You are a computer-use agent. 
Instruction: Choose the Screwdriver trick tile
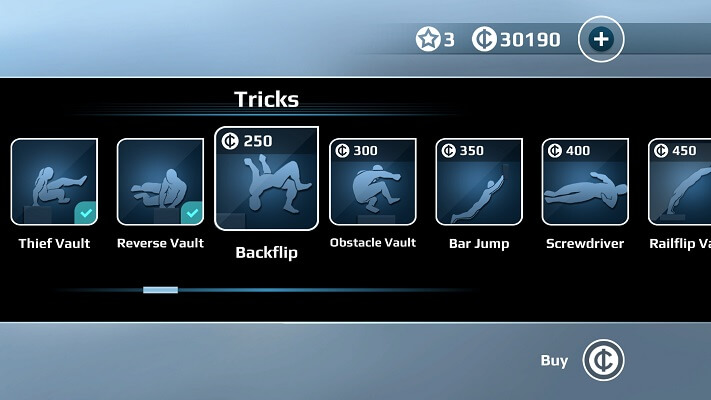[x=584, y=181]
